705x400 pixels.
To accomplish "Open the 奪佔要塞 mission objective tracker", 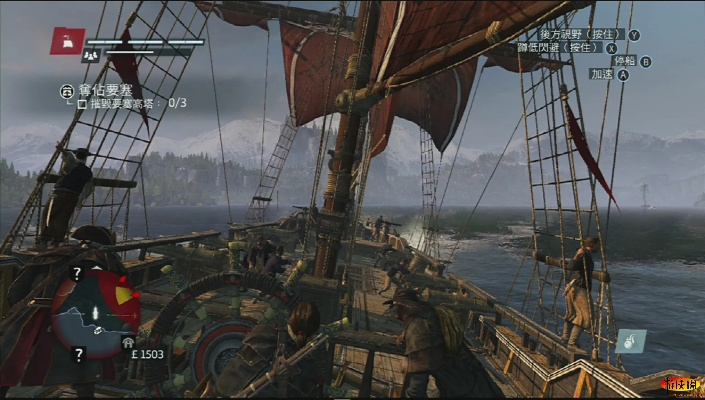I will (x=67, y=89).
